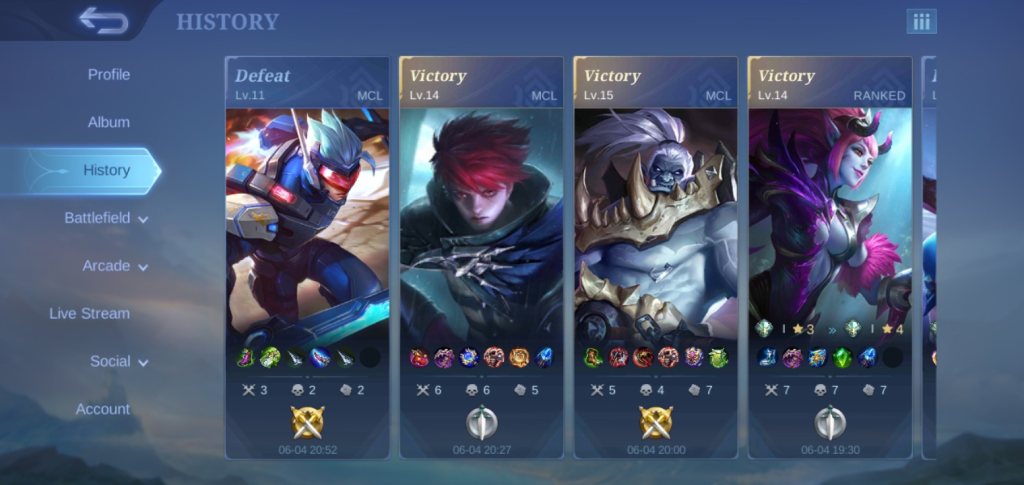
Task: Open the Profile section
Action: click(x=108, y=75)
